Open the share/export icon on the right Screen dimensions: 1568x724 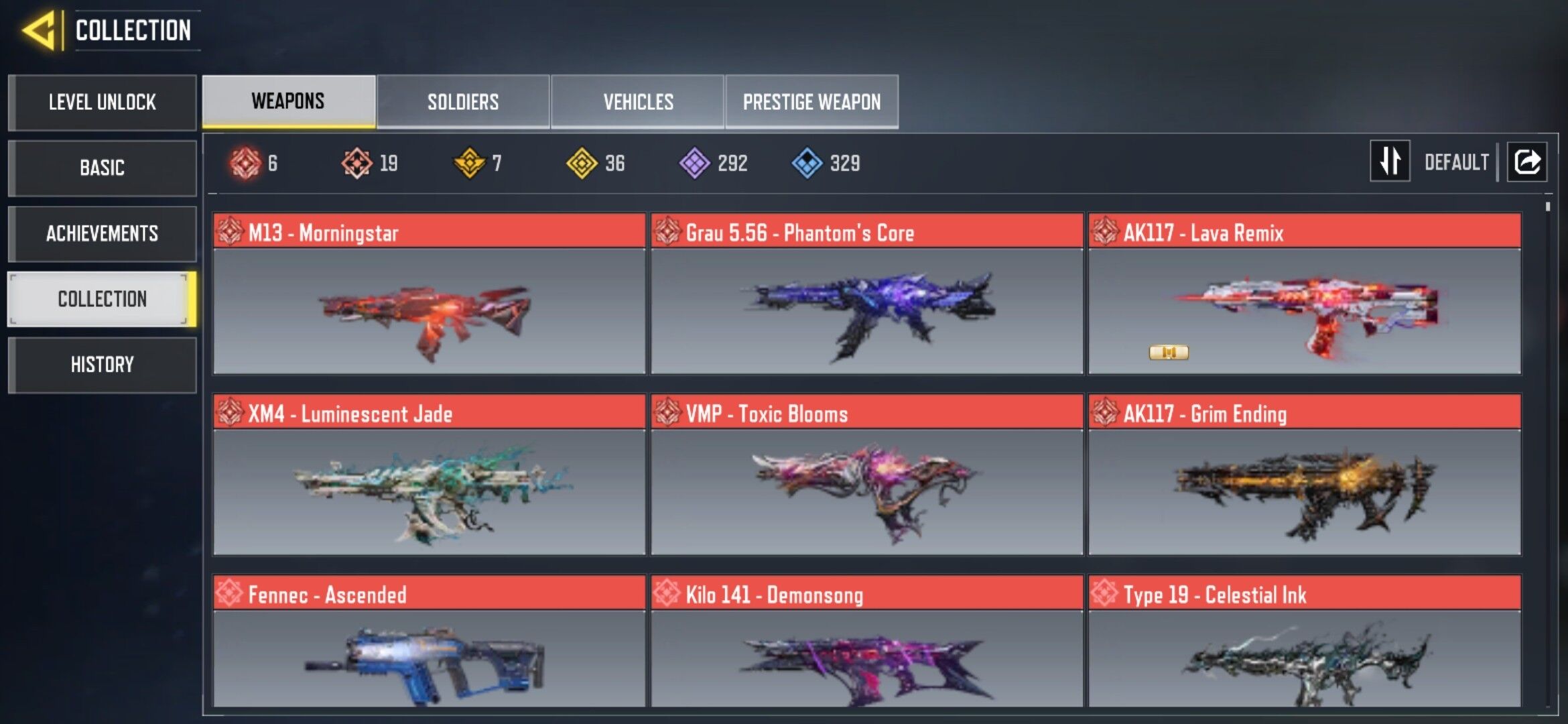coord(1528,161)
